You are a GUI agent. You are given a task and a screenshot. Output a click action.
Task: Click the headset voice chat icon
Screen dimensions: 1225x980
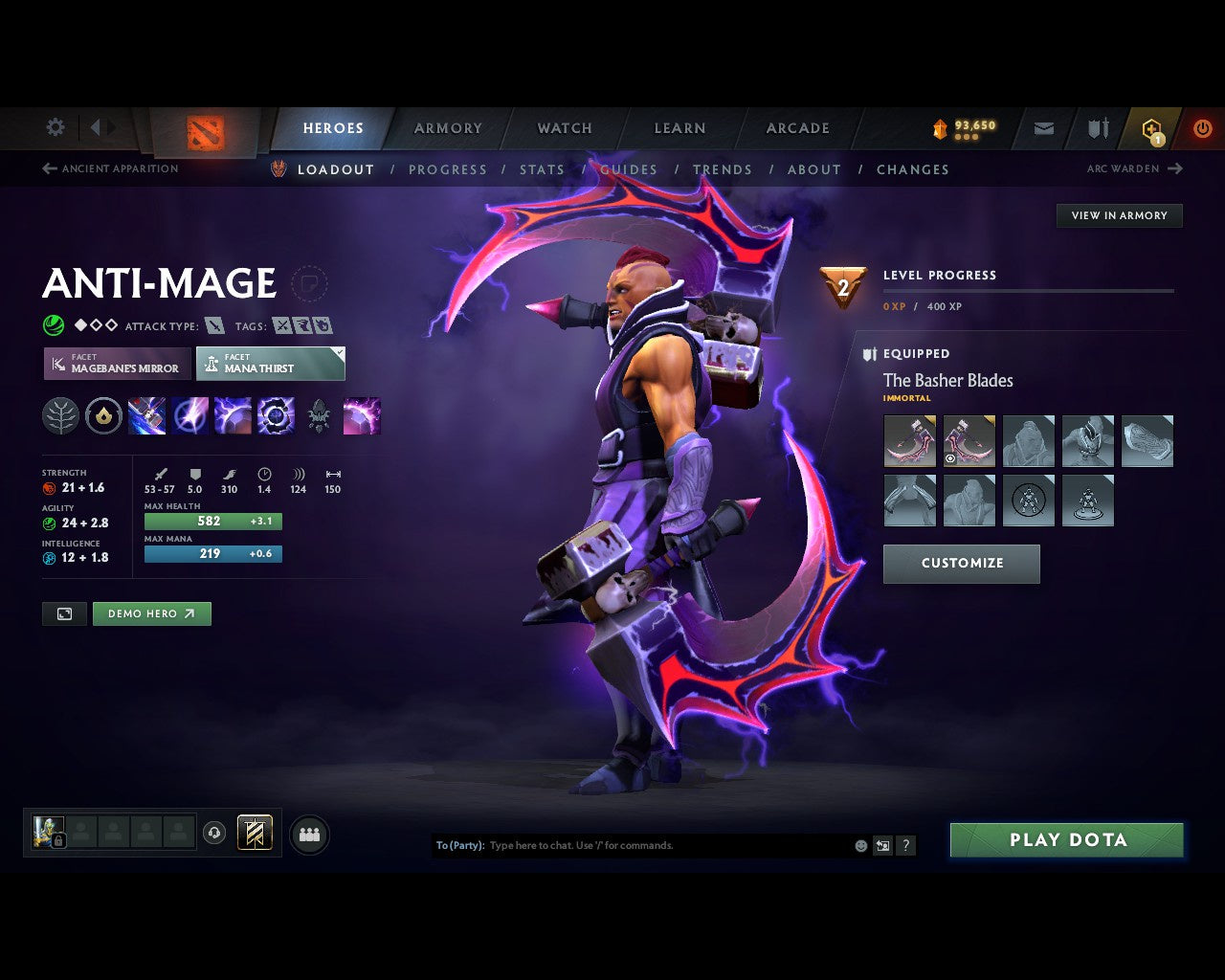point(214,833)
